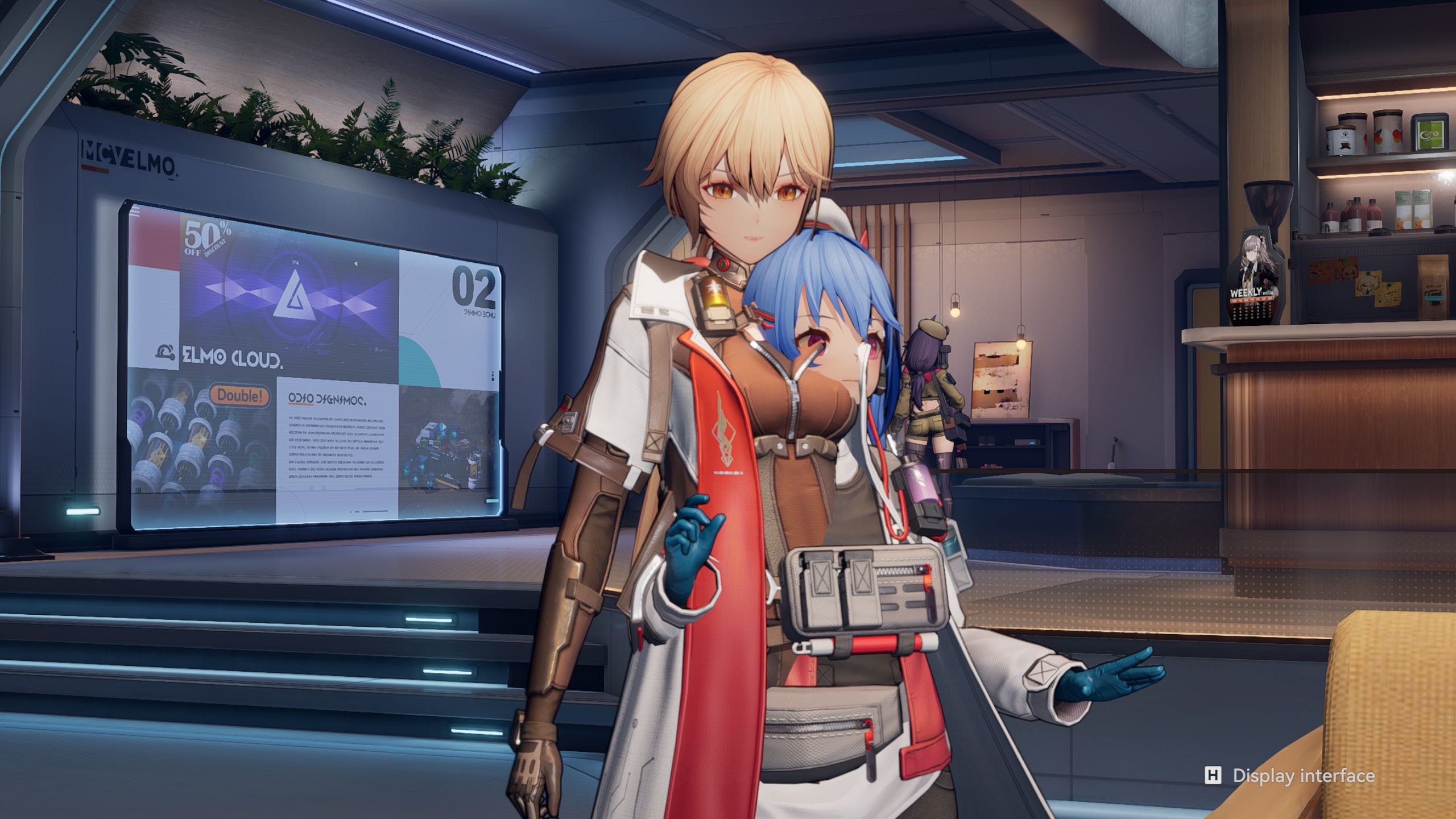Click the Display interface label
1456x819 pixels.
pos(1303,775)
